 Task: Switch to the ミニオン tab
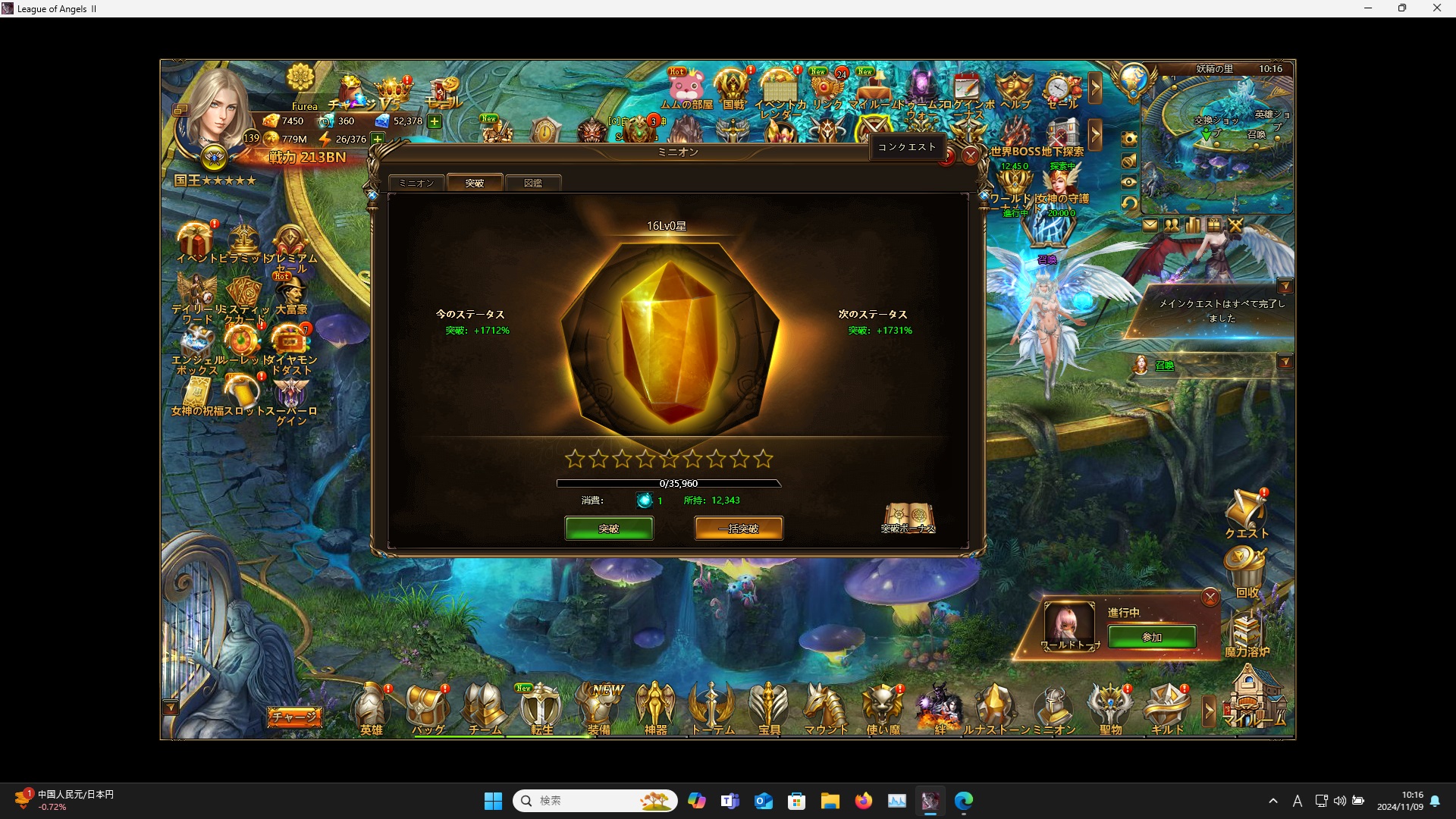click(416, 183)
